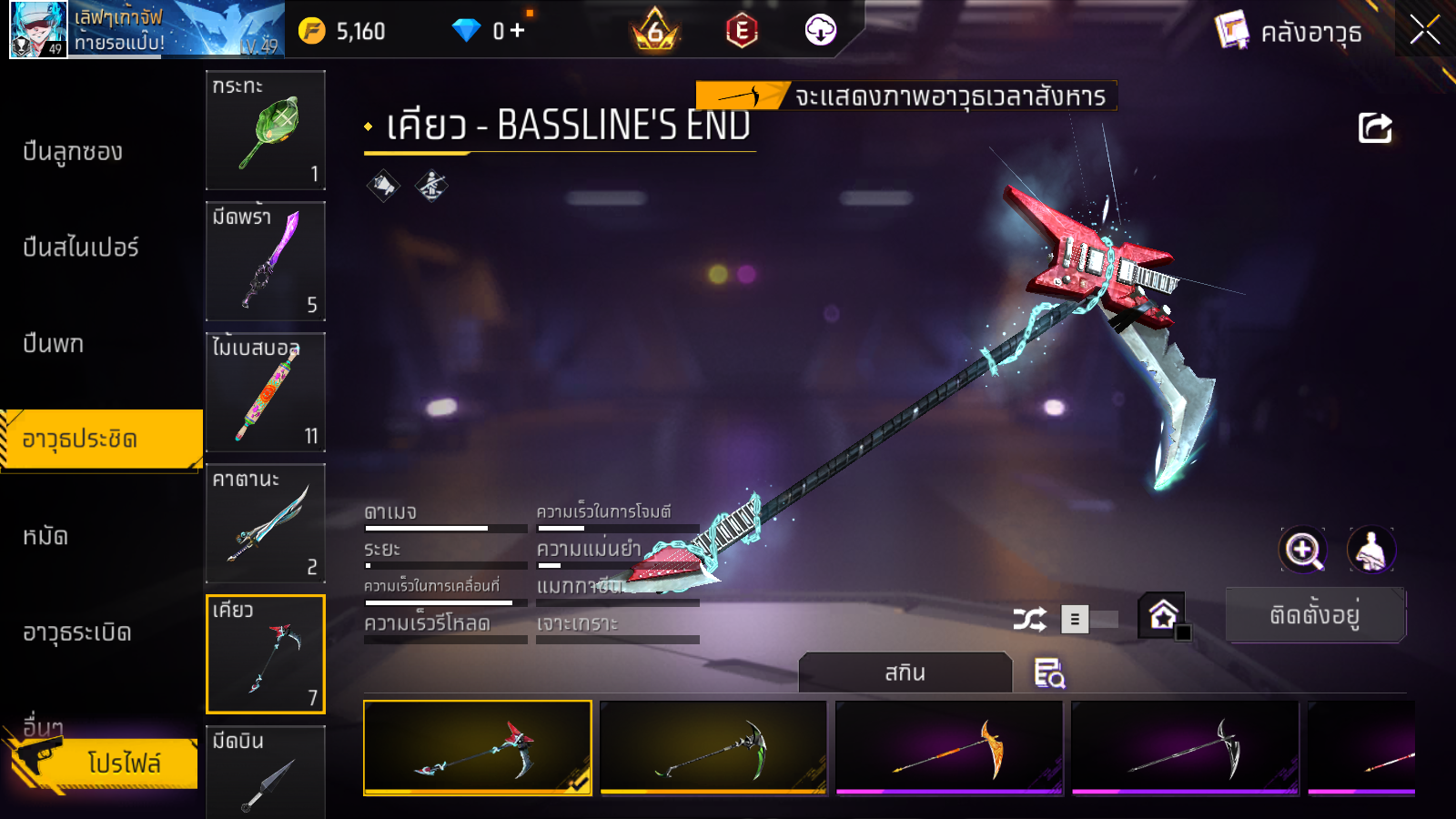Select the orange-bladed scythe skin thumbnail
1456x819 pixels.
[x=949, y=748]
